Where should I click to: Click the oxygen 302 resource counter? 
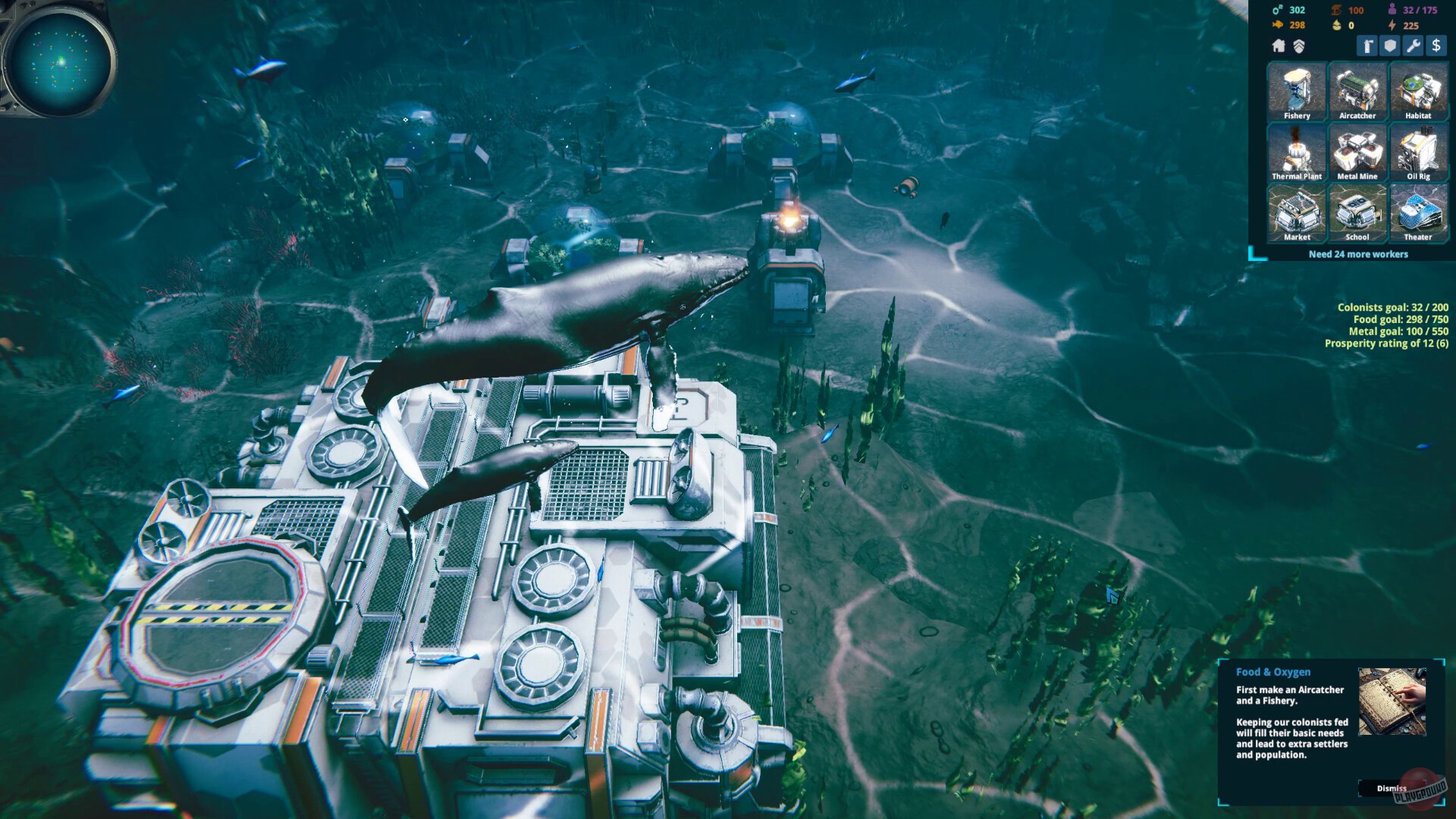coord(1287,10)
